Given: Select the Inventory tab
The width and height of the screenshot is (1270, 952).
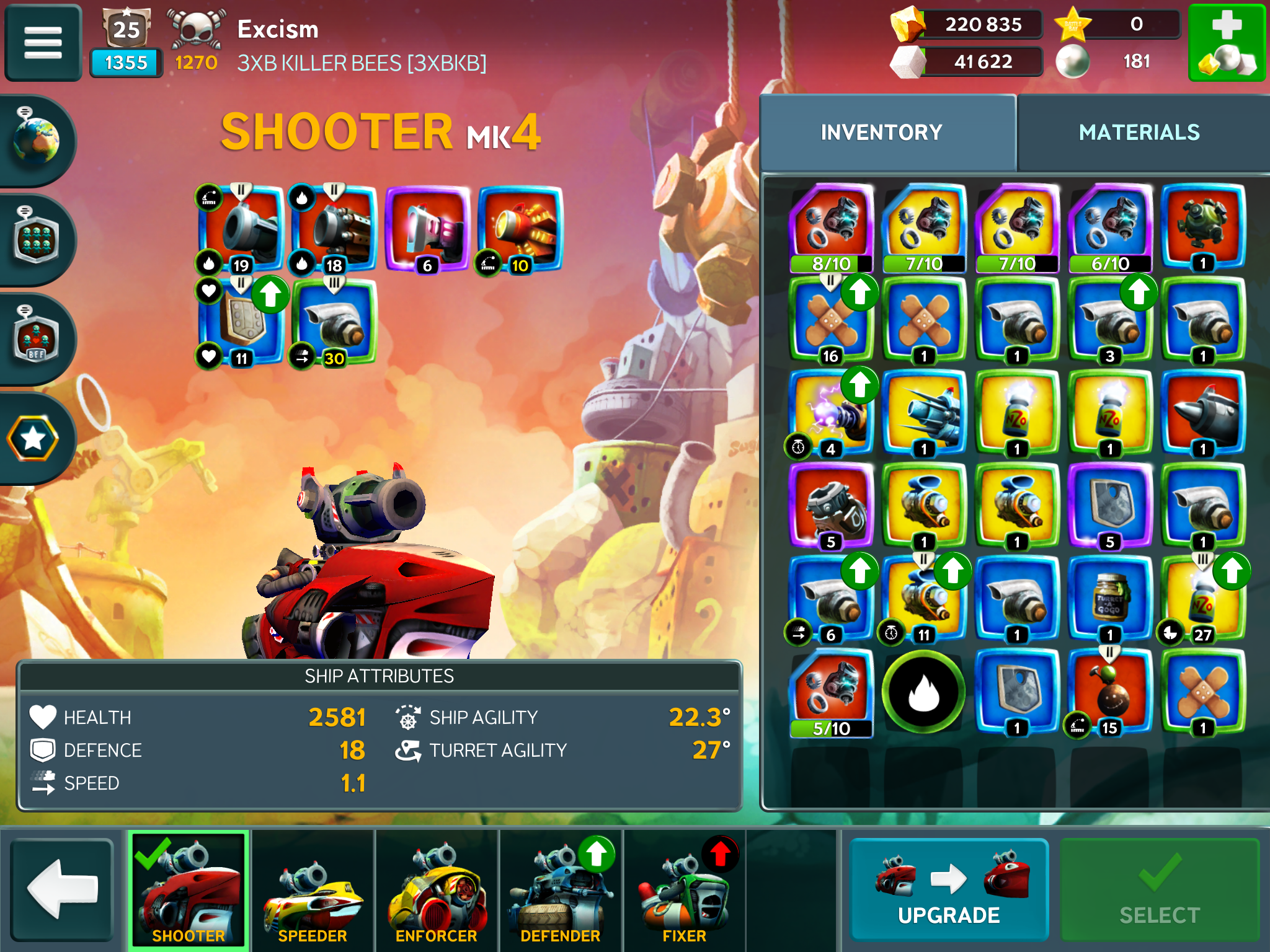Looking at the screenshot, I should pyautogui.click(x=881, y=132).
